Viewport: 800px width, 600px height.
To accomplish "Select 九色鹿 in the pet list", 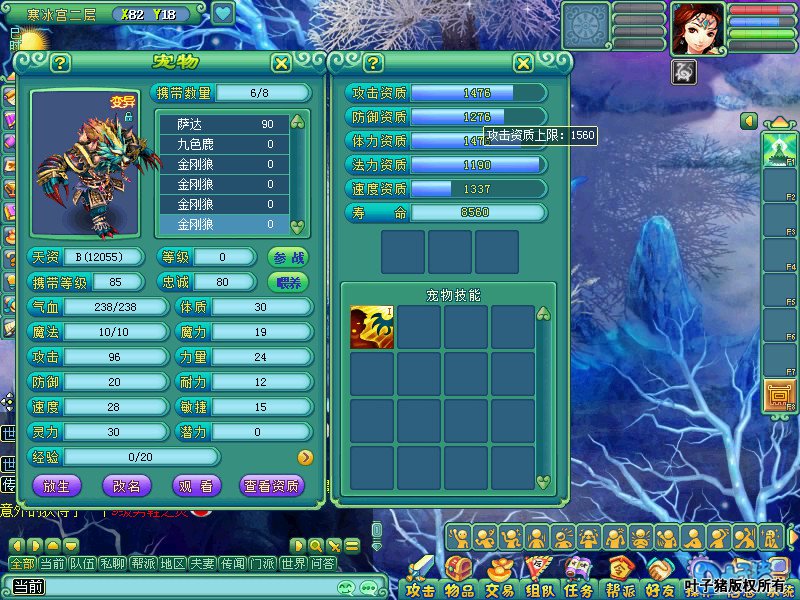I will click(224, 144).
